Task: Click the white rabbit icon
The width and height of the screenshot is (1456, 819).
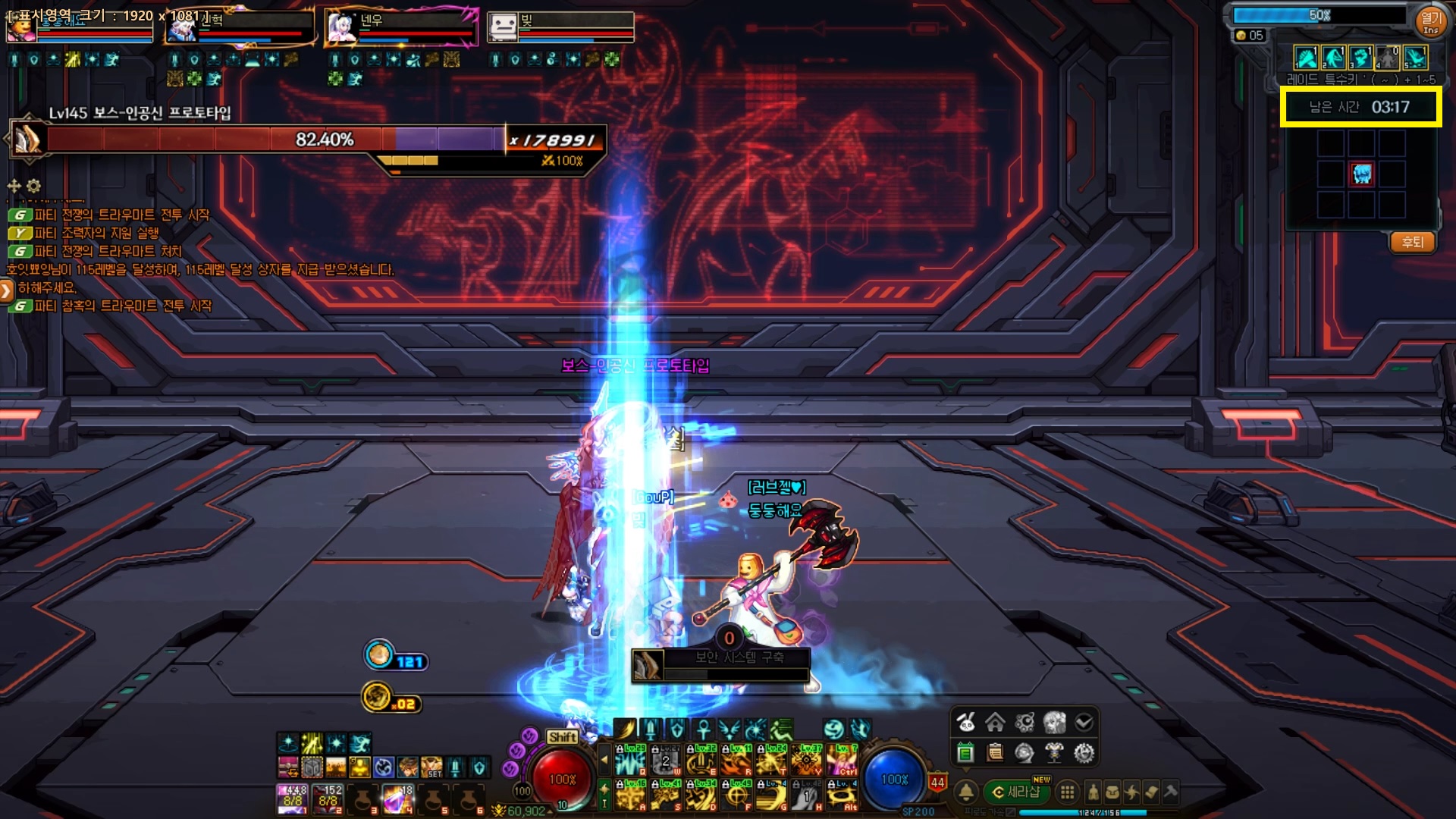Action: [x=965, y=723]
